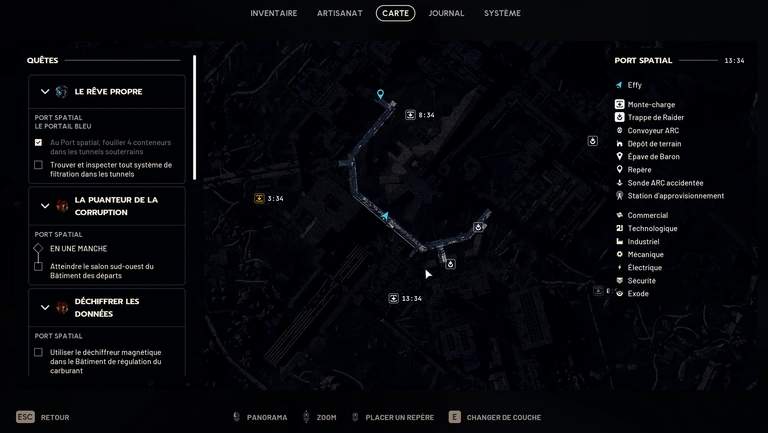Toggle Convoyeur ARC legend entry
The width and height of the screenshot is (768, 433).
click(652, 130)
